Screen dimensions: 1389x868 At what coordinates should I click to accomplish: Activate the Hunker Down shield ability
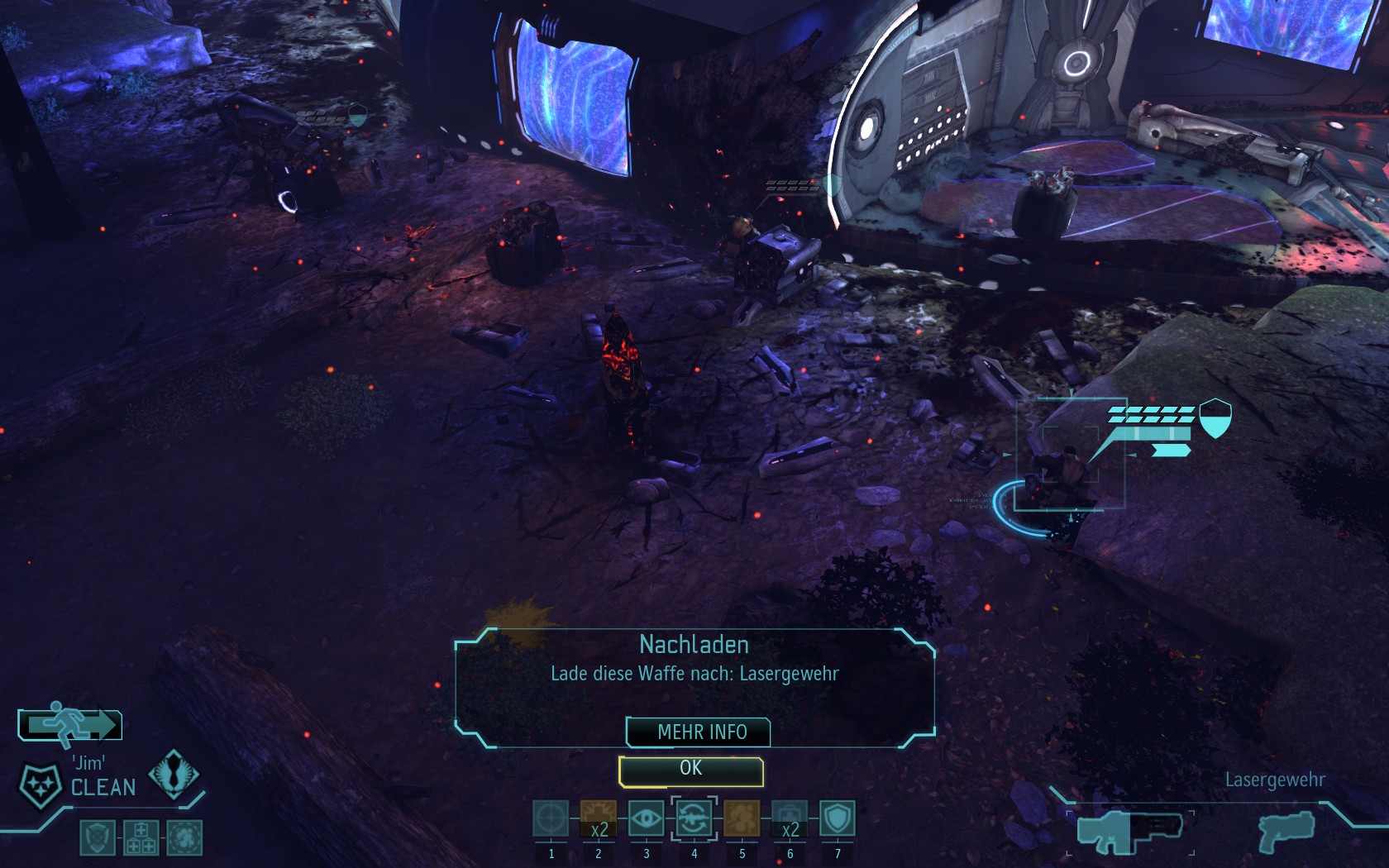click(x=837, y=818)
